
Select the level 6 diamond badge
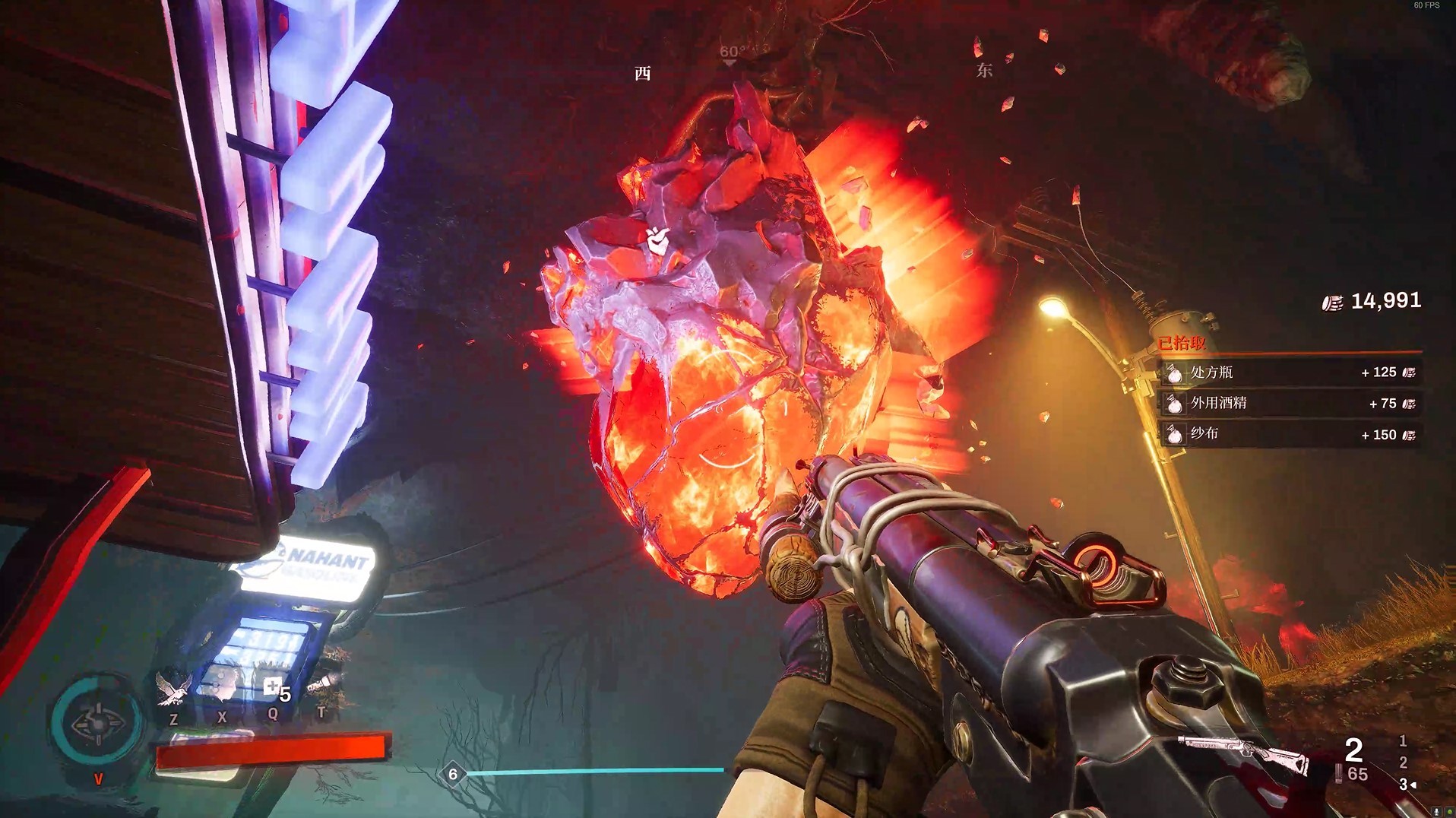tap(453, 774)
